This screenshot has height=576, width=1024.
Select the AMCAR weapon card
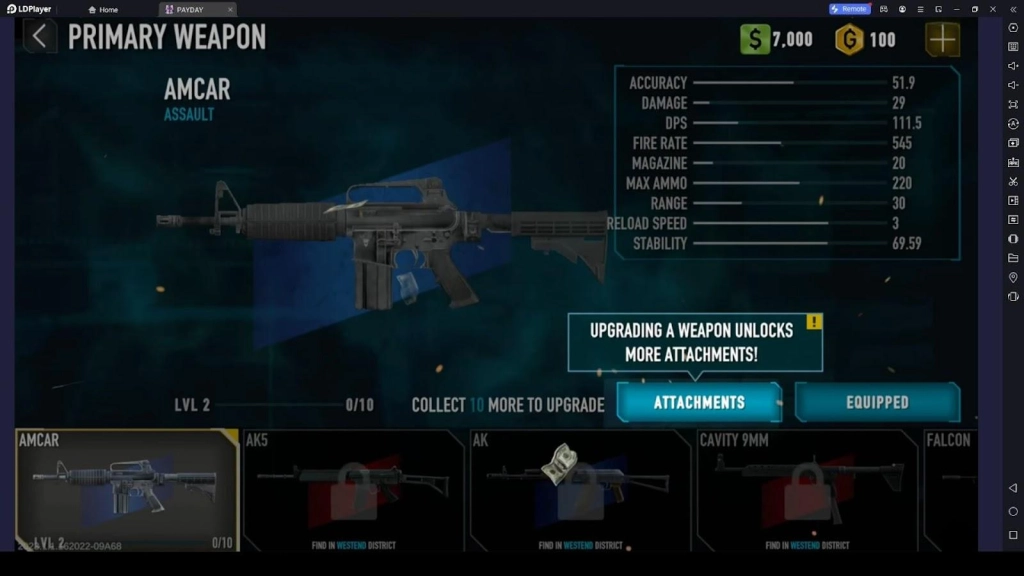(x=127, y=490)
